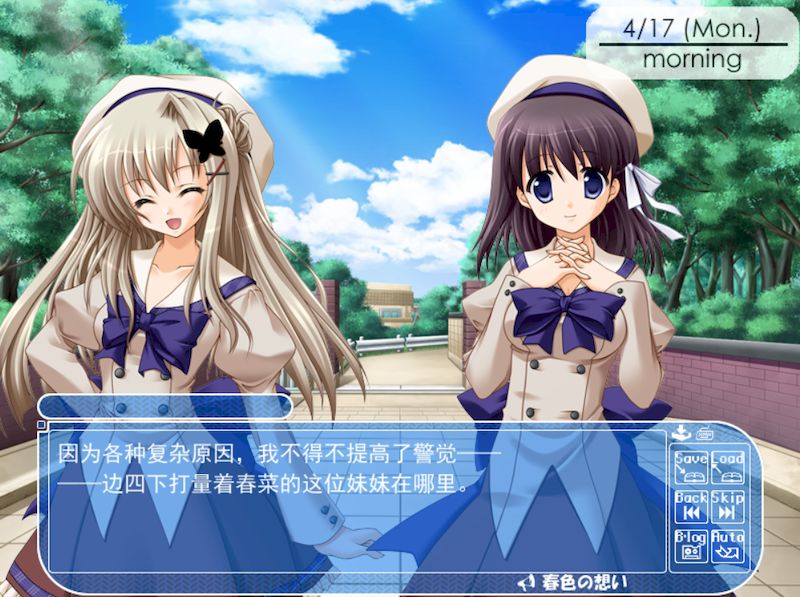
Task: Skip ahead through the dialogue
Action: point(728,506)
